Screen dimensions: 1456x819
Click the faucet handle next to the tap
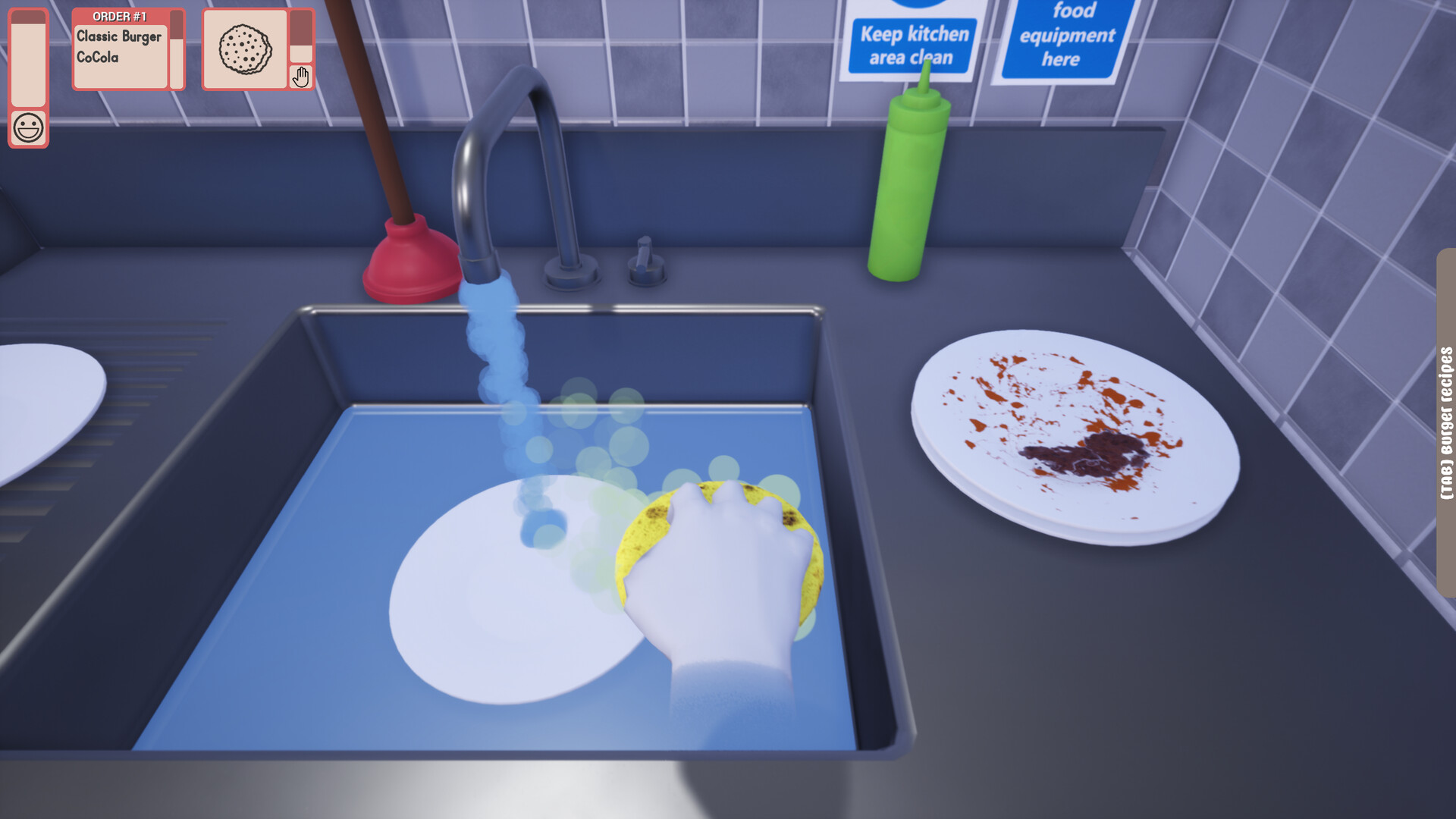(643, 254)
